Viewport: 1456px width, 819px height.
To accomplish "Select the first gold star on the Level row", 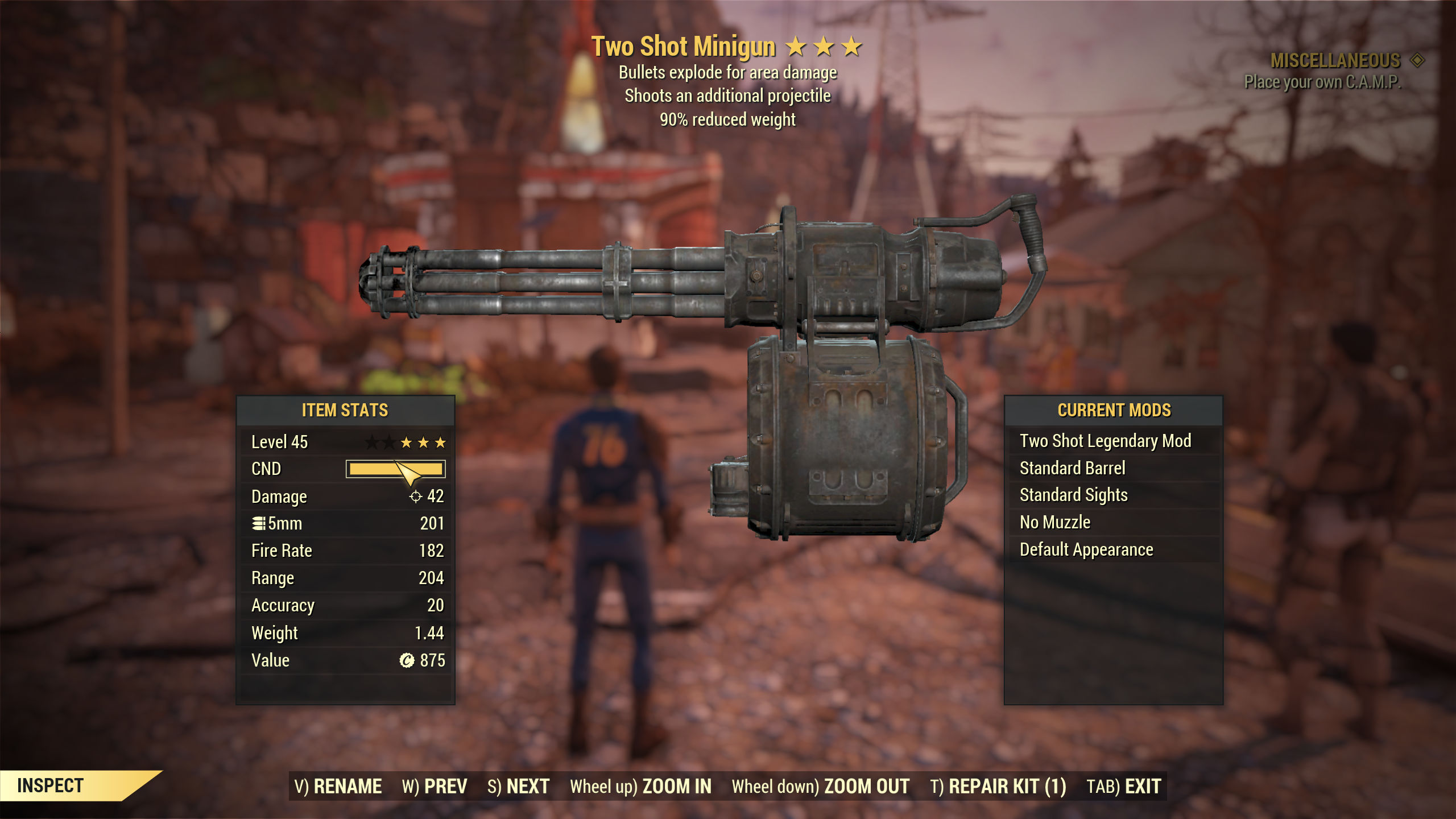I will tap(406, 442).
